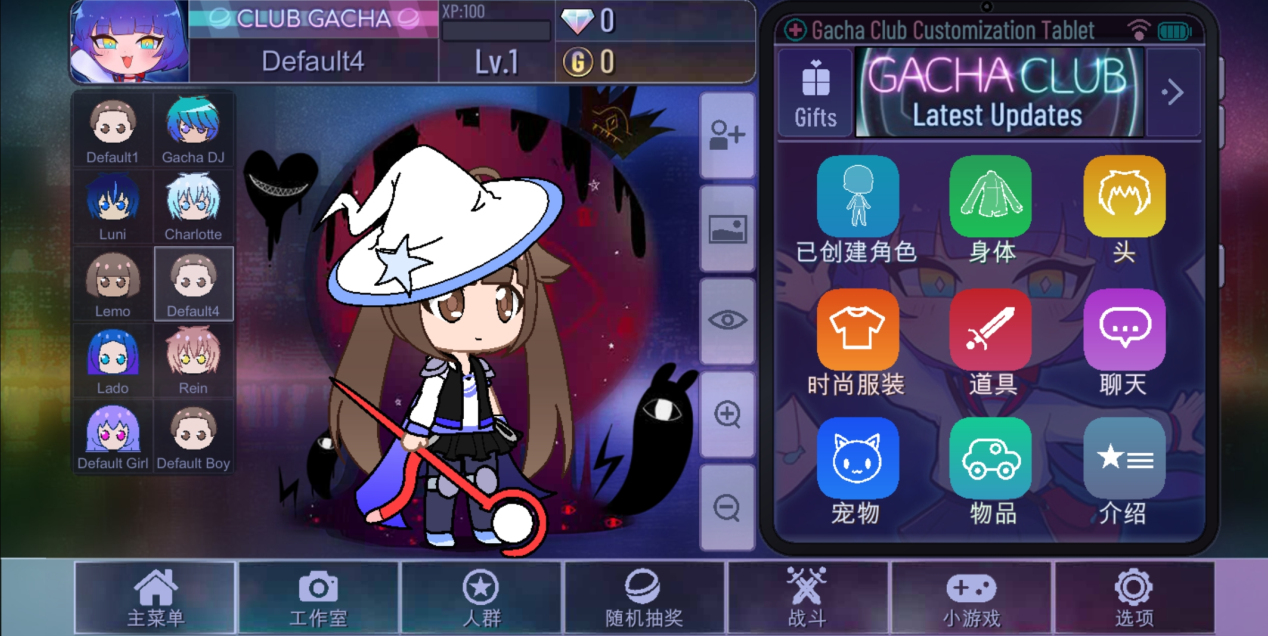Open the 小游戏 minigames
This screenshot has height=636, width=1268.
click(971, 598)
